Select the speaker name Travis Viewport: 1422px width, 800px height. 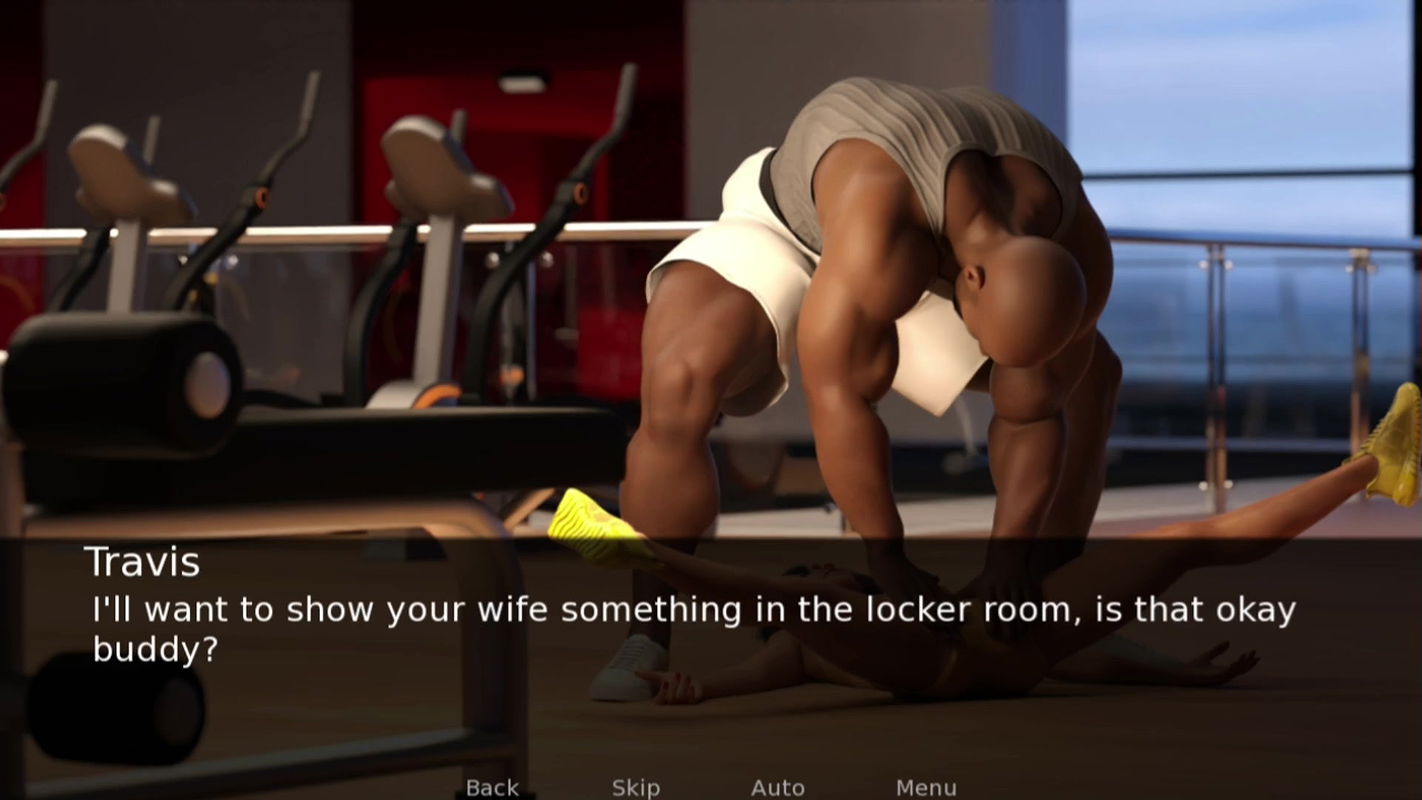click(143, 562)
